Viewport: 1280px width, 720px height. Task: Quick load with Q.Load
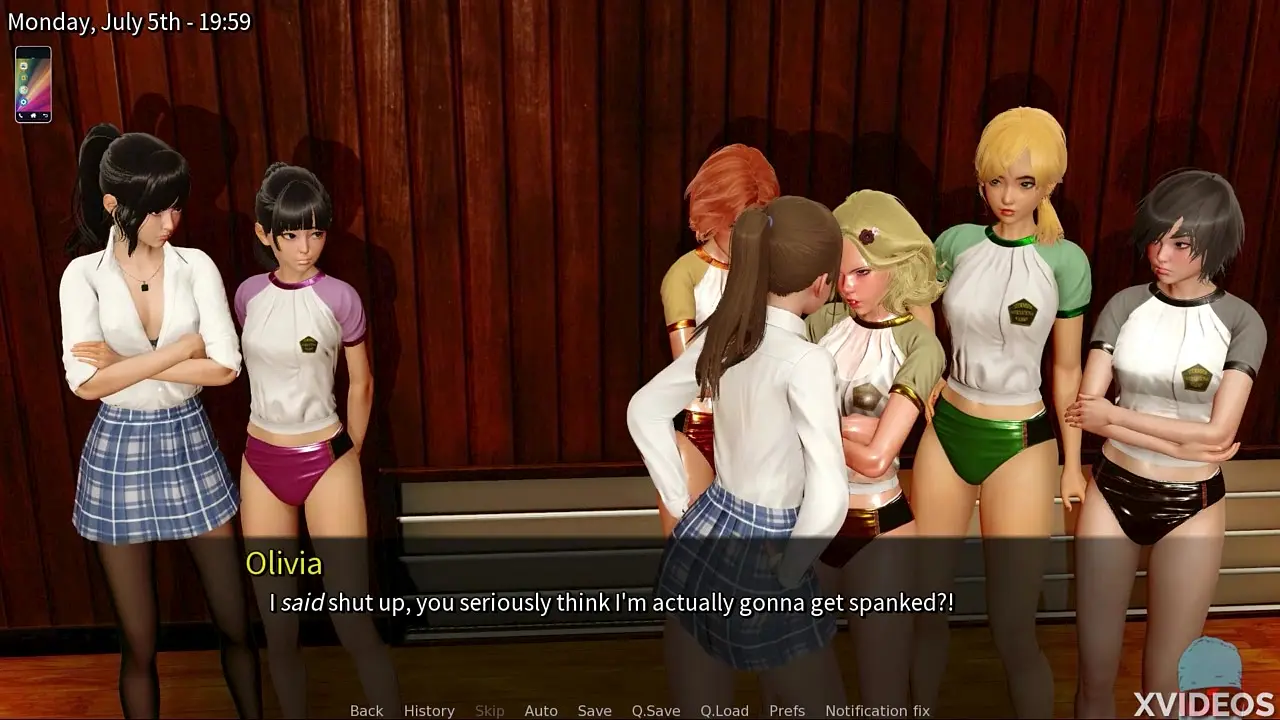pos(724,710)
